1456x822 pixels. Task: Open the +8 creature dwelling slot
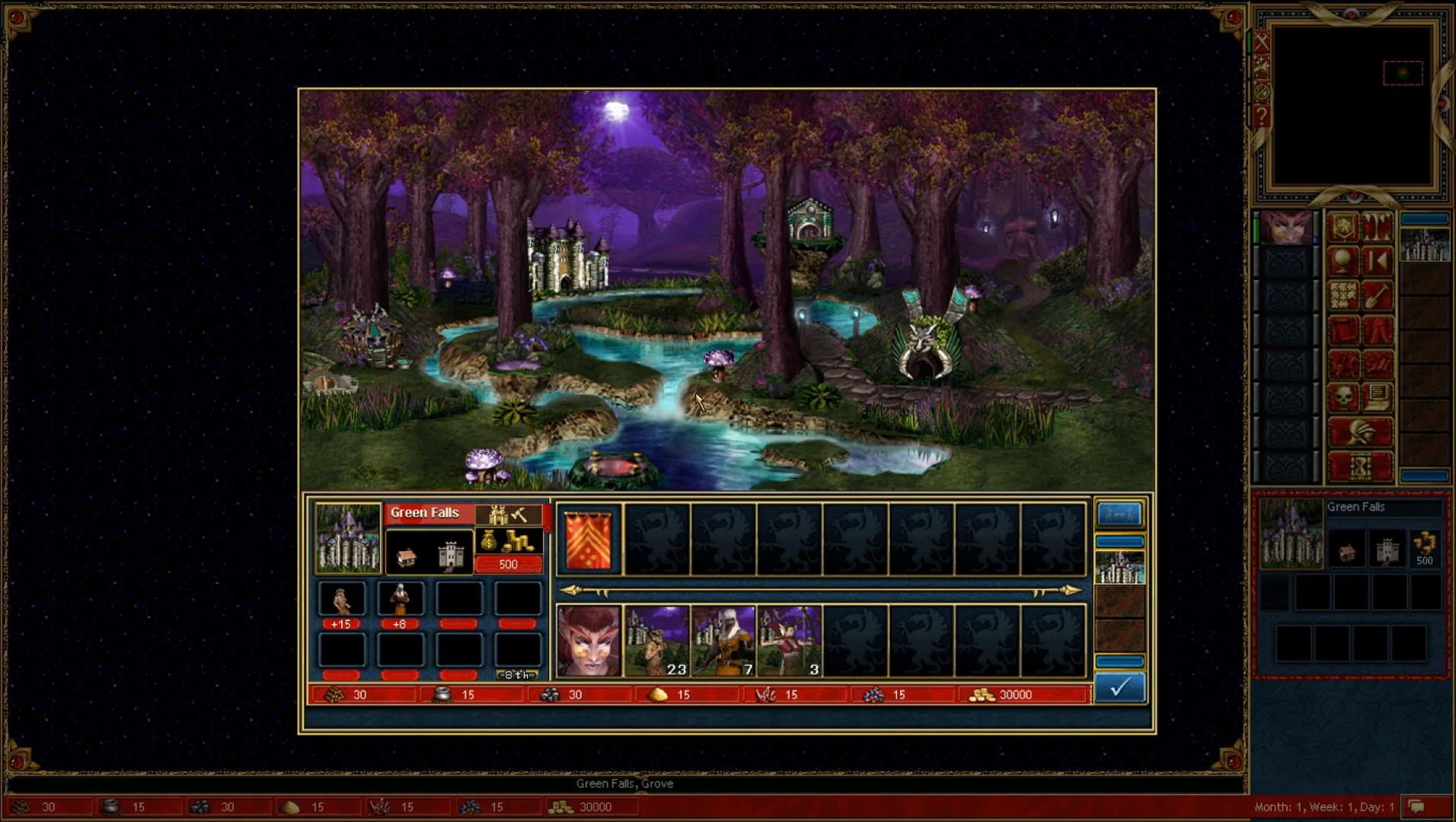coord(400,600)
